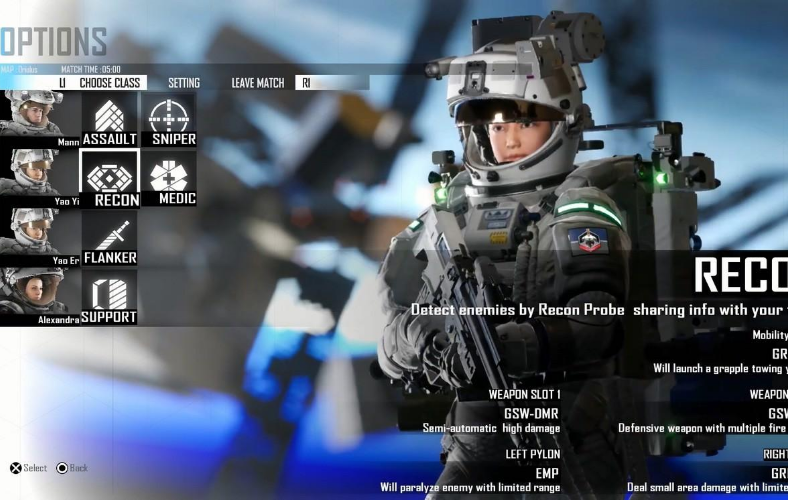Pick the Alexandra character portrait
Image resolution: width=788 pixels, height=500 pixels.
click(39, 297)
